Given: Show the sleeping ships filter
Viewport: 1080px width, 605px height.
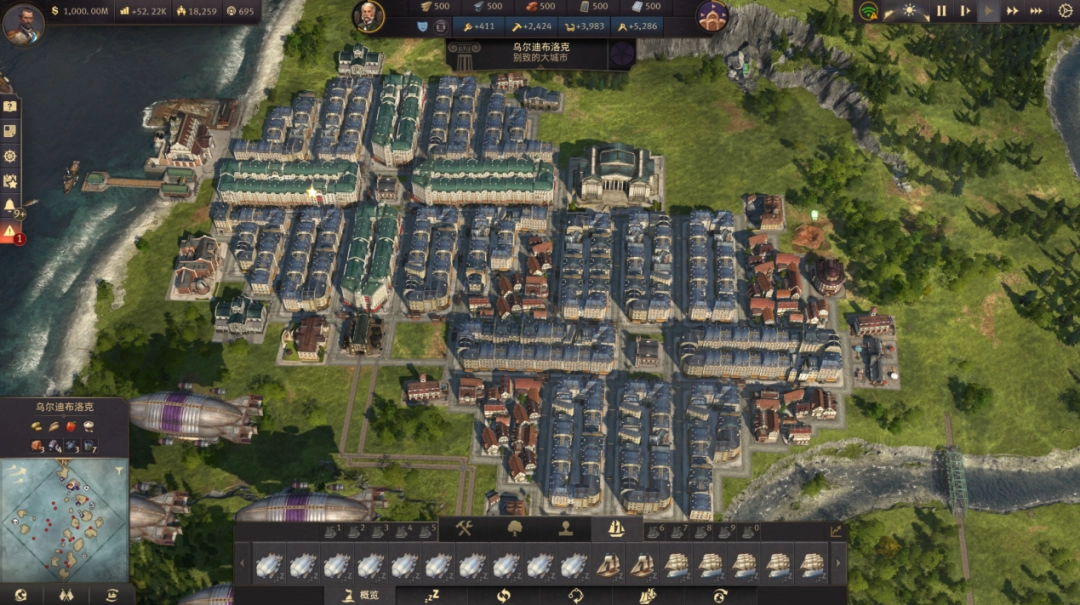Looking at the screenshot, I should (432, 595).
